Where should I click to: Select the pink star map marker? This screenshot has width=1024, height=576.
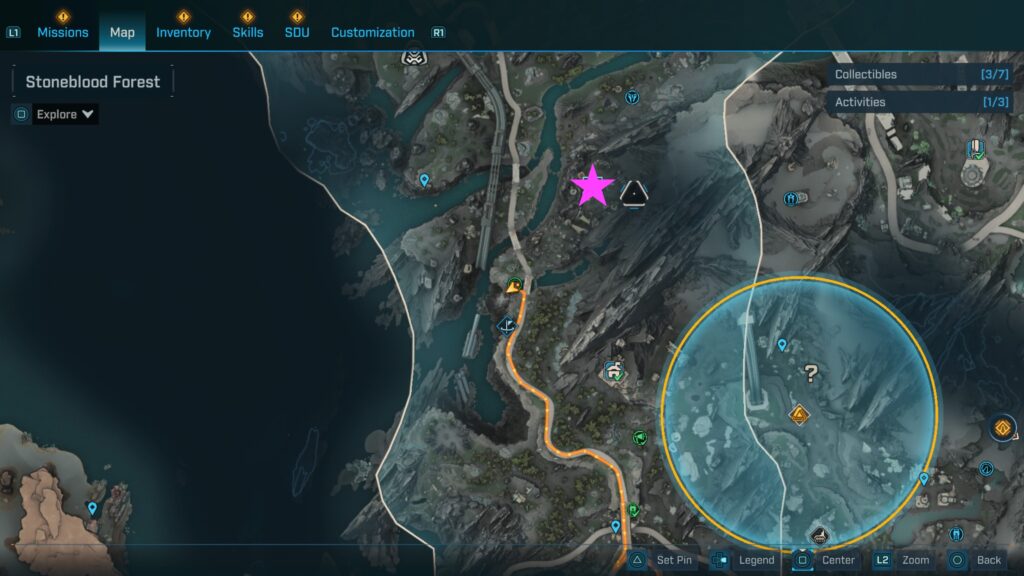(x=592, y=186)
